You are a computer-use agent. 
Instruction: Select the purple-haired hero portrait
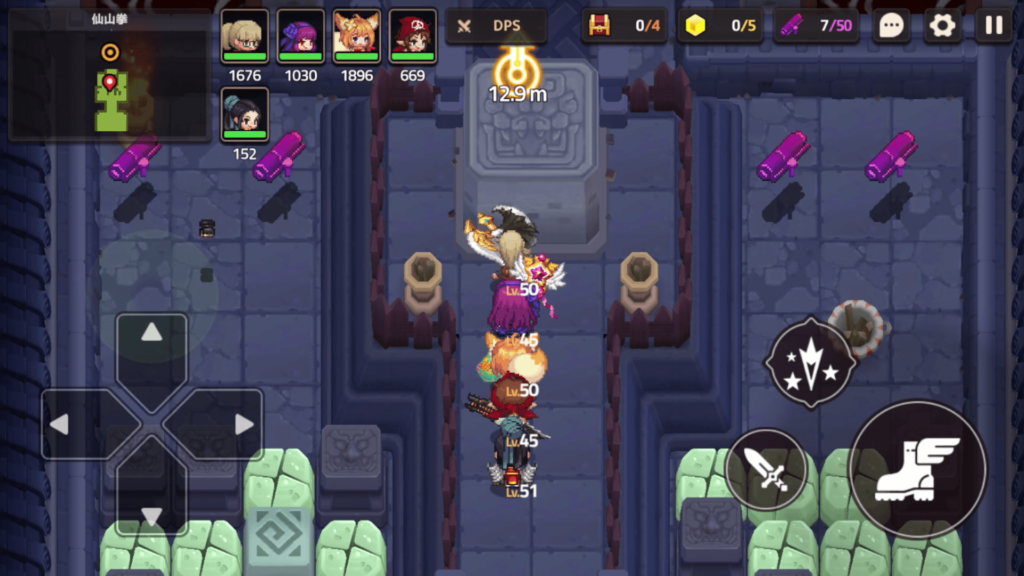coord(300,37)
